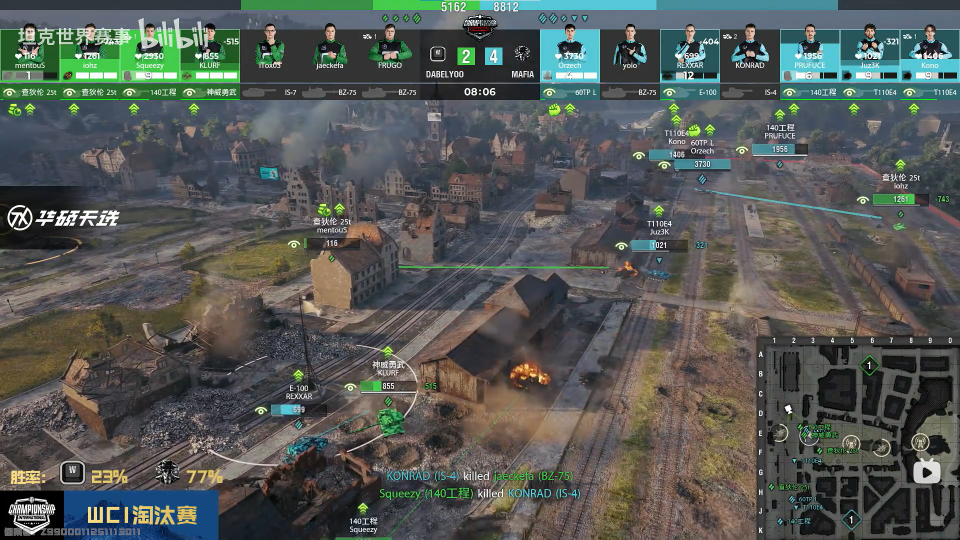Select KLURF's tank marker above vehicle
Screen dimensions: 960x540
378,386
